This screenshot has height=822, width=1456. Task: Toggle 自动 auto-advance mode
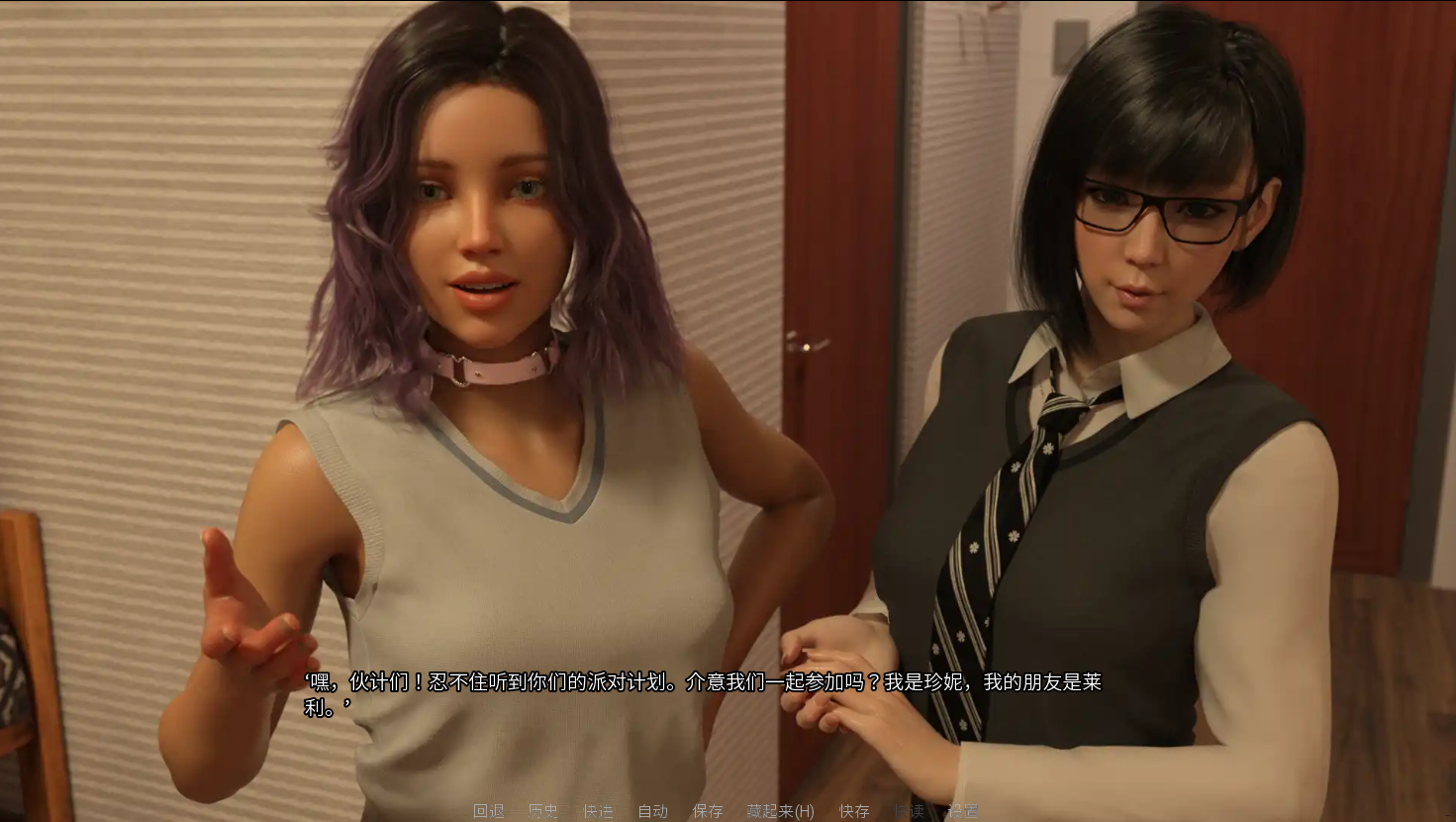coord(653,810)
